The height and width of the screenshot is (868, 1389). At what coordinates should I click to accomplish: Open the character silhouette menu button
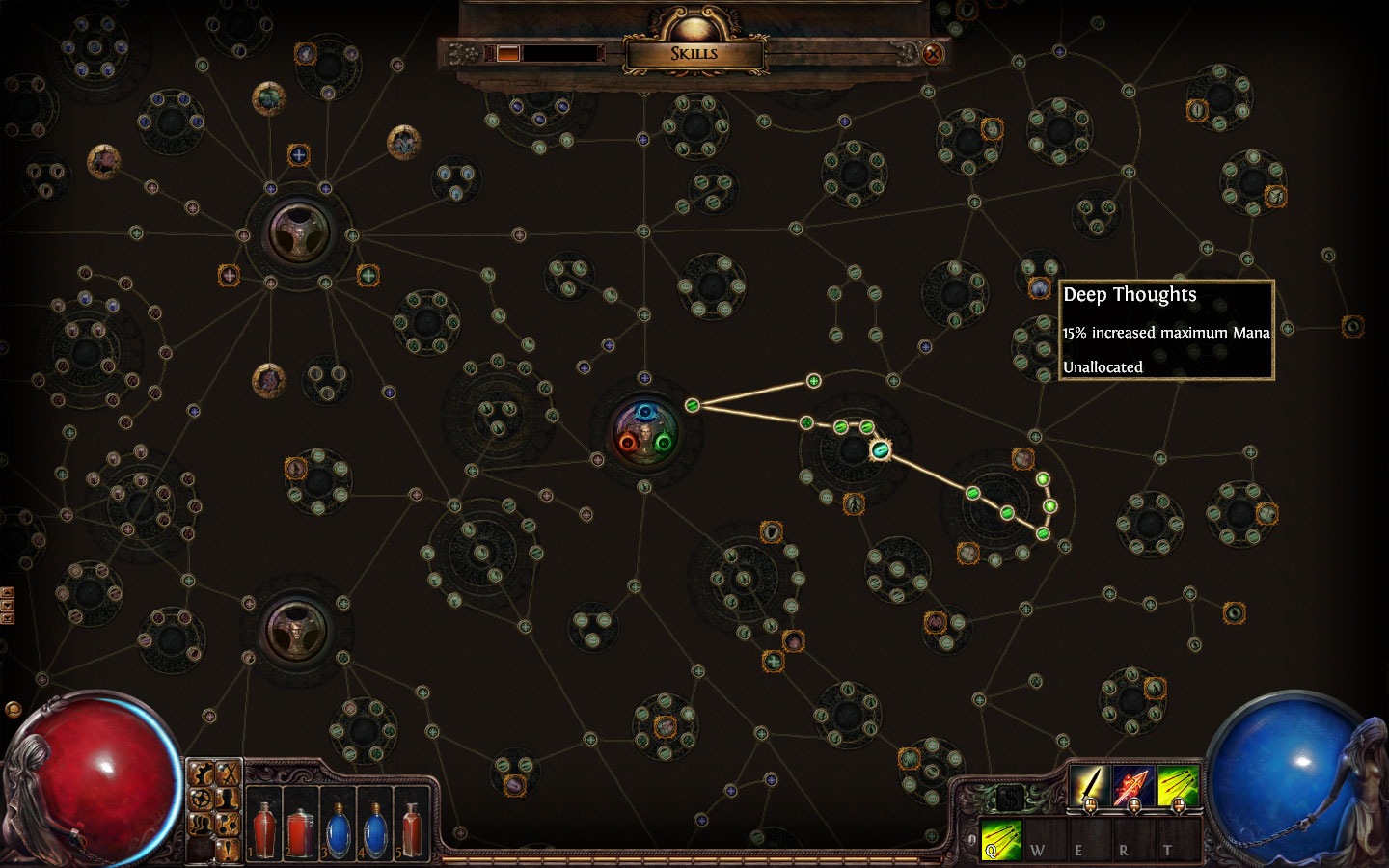(228, 799)
